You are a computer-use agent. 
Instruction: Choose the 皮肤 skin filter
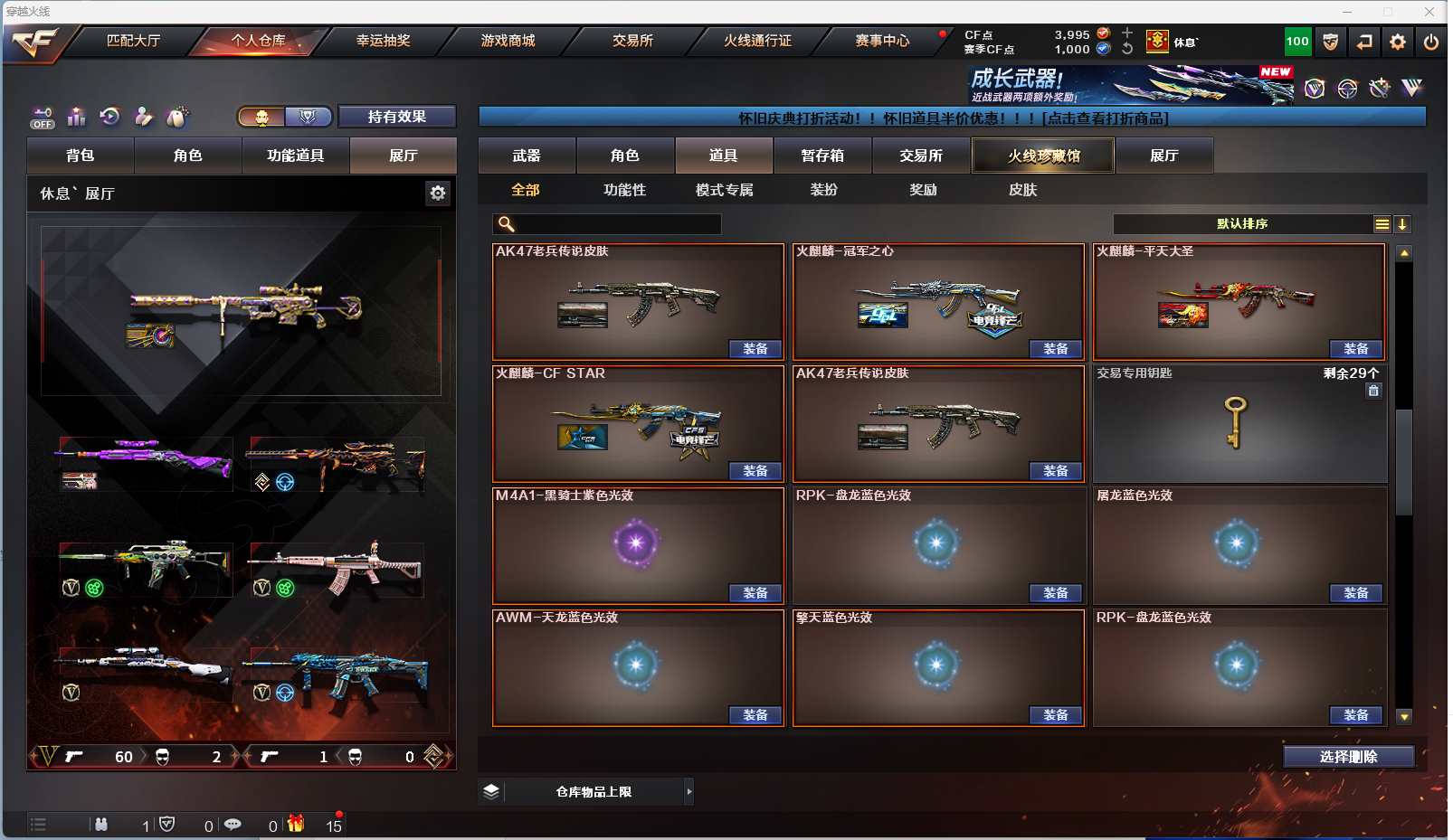pos(1022,190)
